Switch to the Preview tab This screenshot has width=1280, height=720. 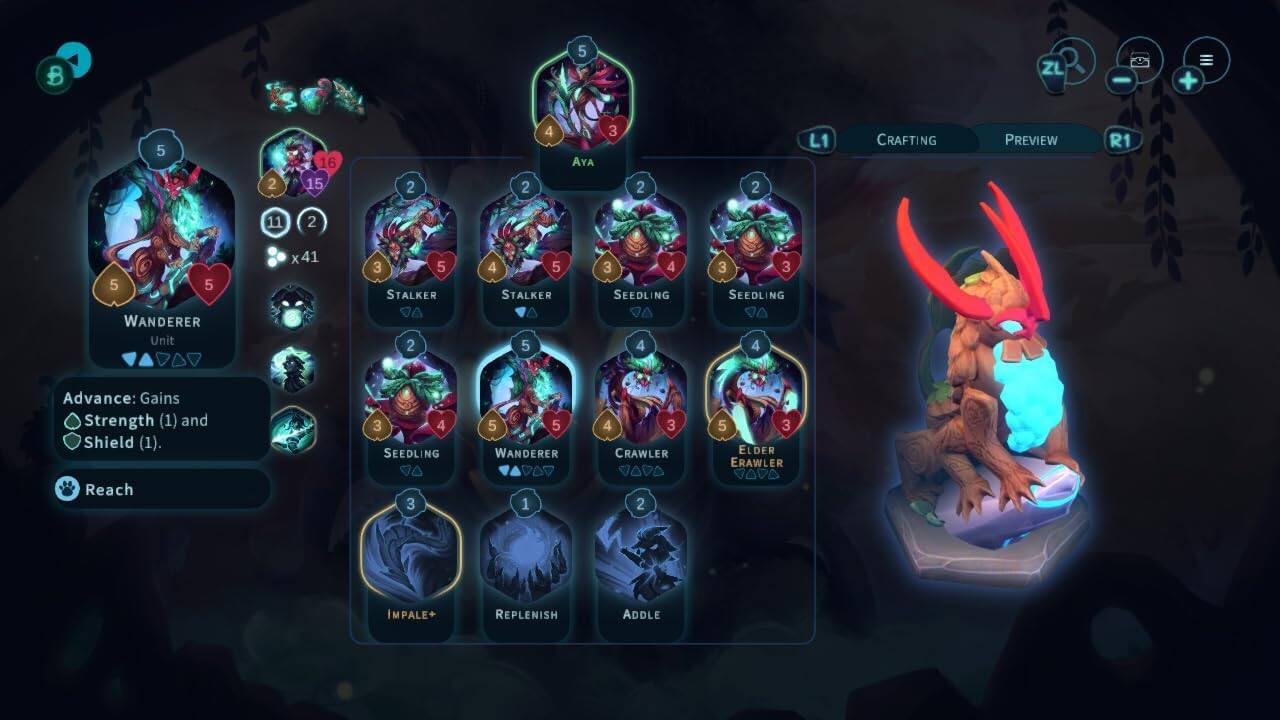[x=1030, y=140]
